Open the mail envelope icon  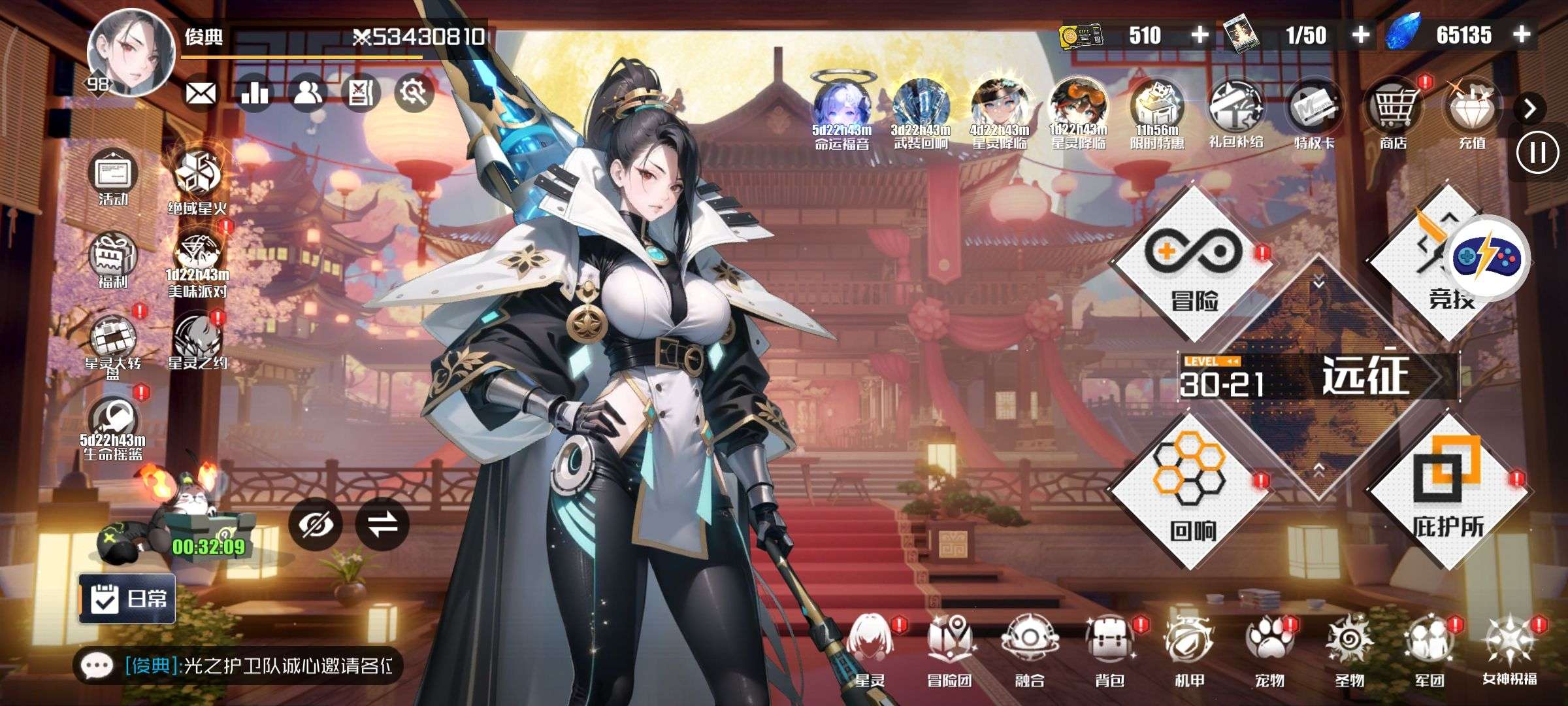(x=201, y=94)
